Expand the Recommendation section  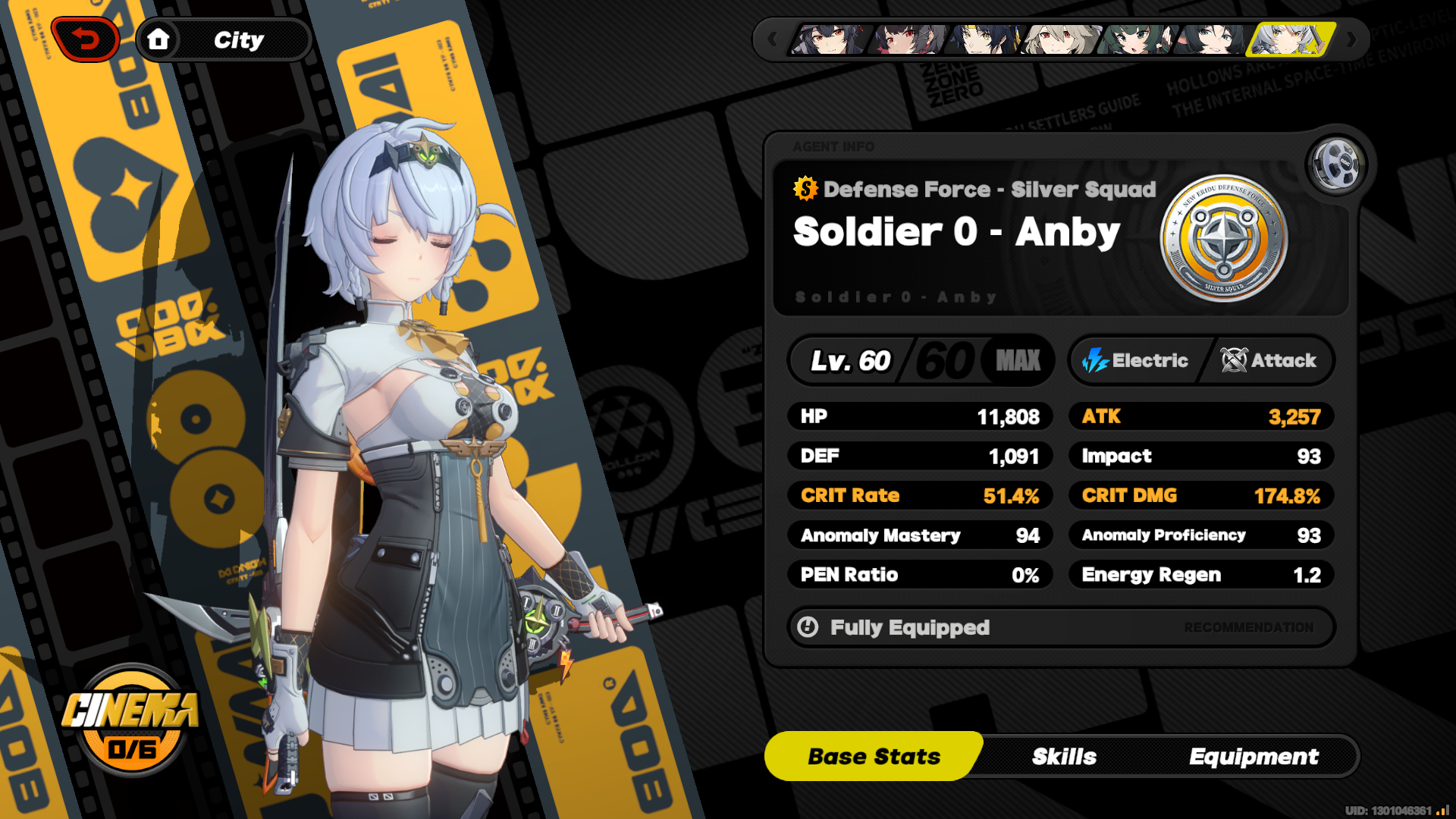pyautogui.click(x=1247, y=627)
